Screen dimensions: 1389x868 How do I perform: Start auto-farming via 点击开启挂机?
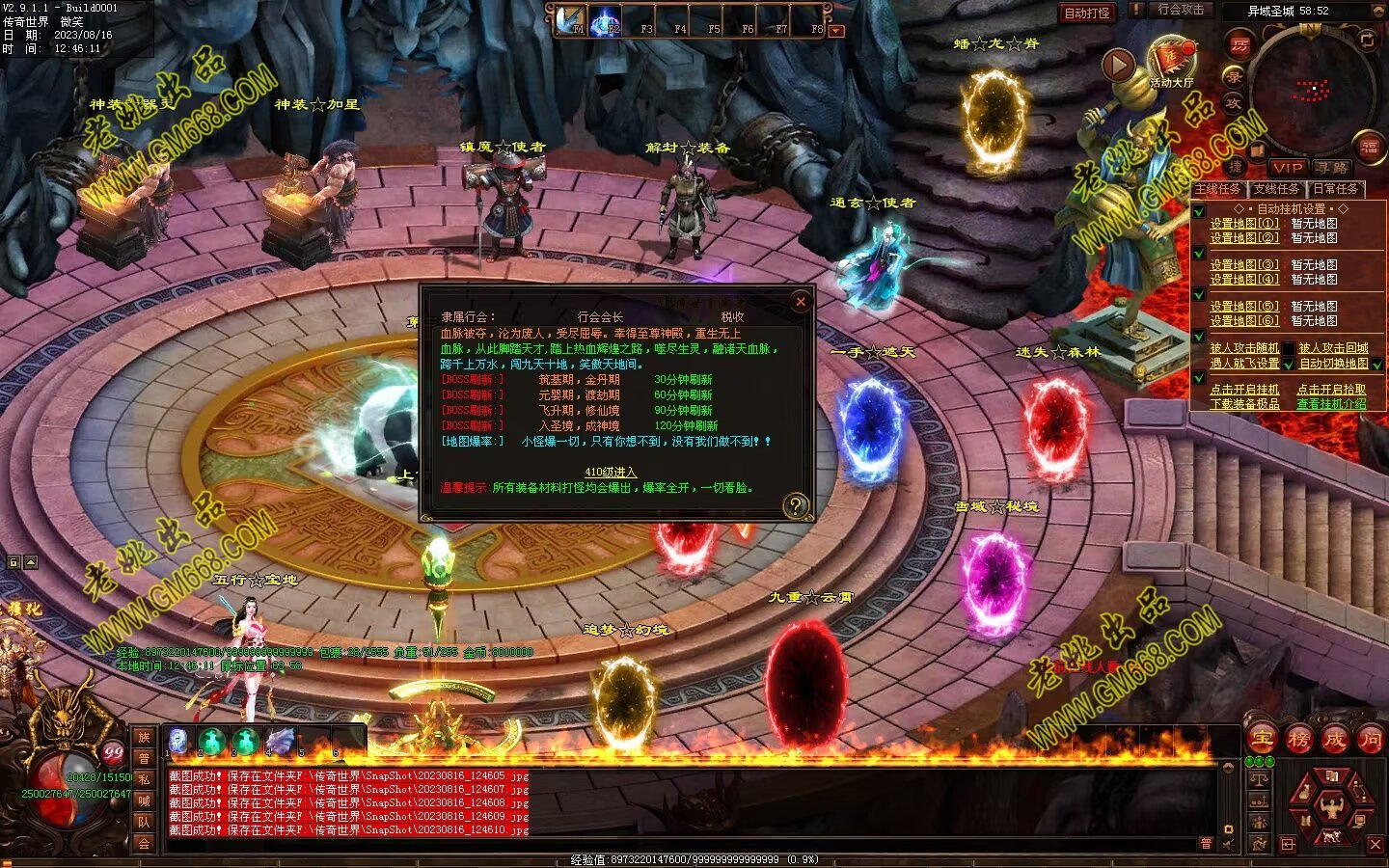point(1244,390)
